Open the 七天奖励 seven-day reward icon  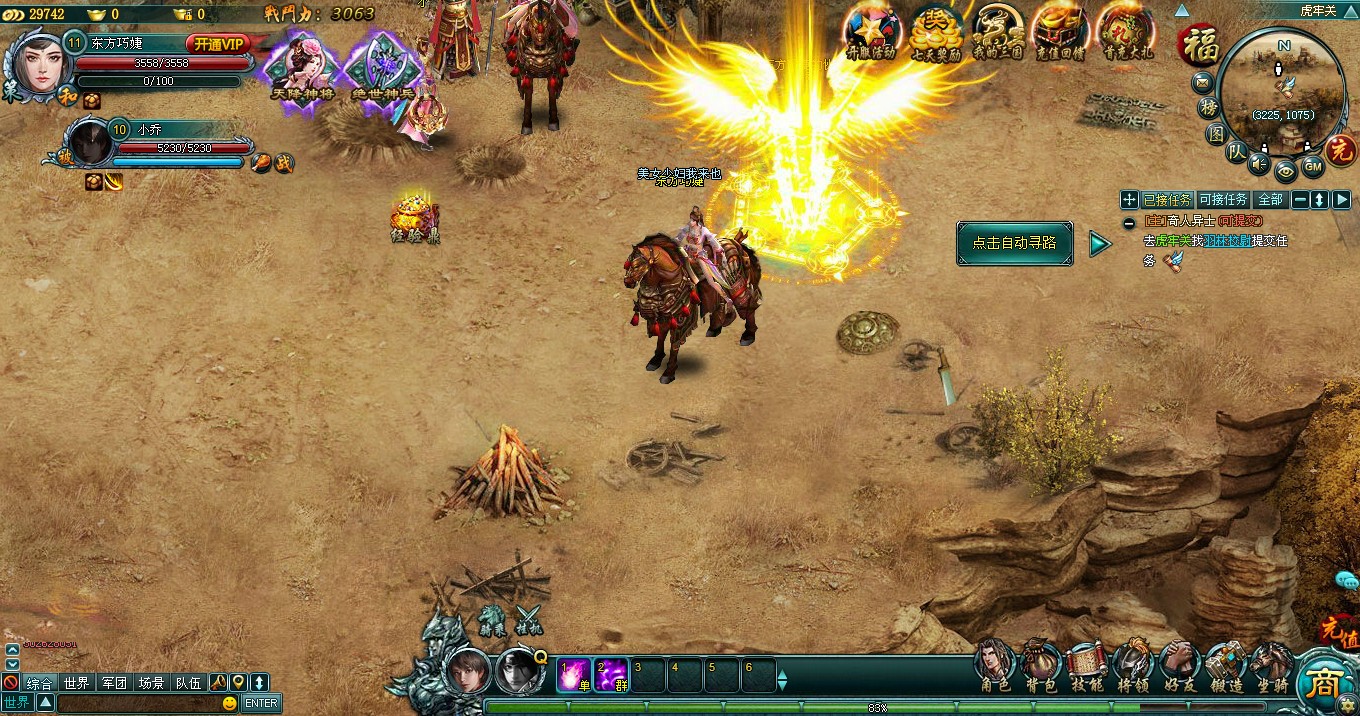pos(936,32)
